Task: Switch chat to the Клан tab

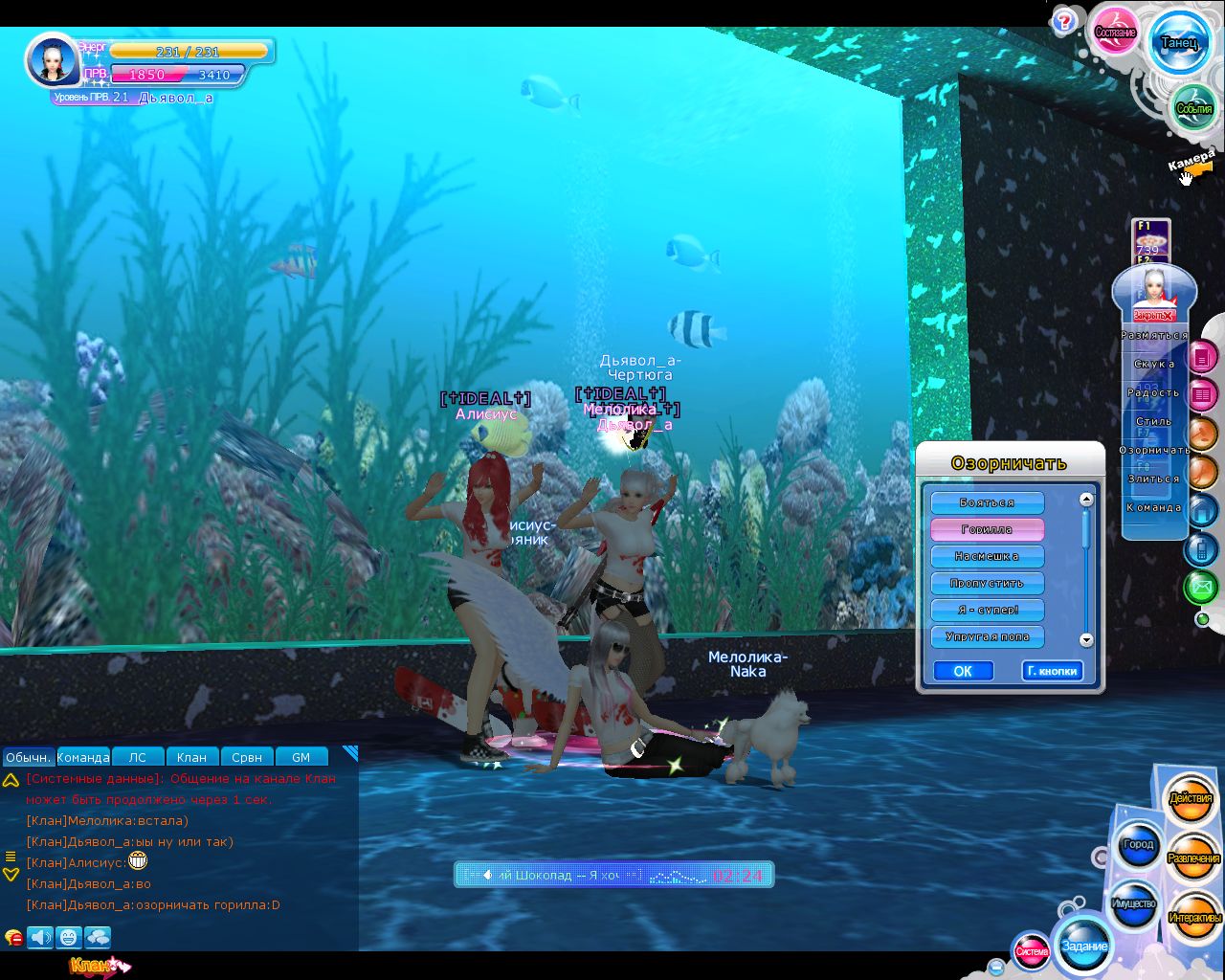Action: (x=191, y=757)
